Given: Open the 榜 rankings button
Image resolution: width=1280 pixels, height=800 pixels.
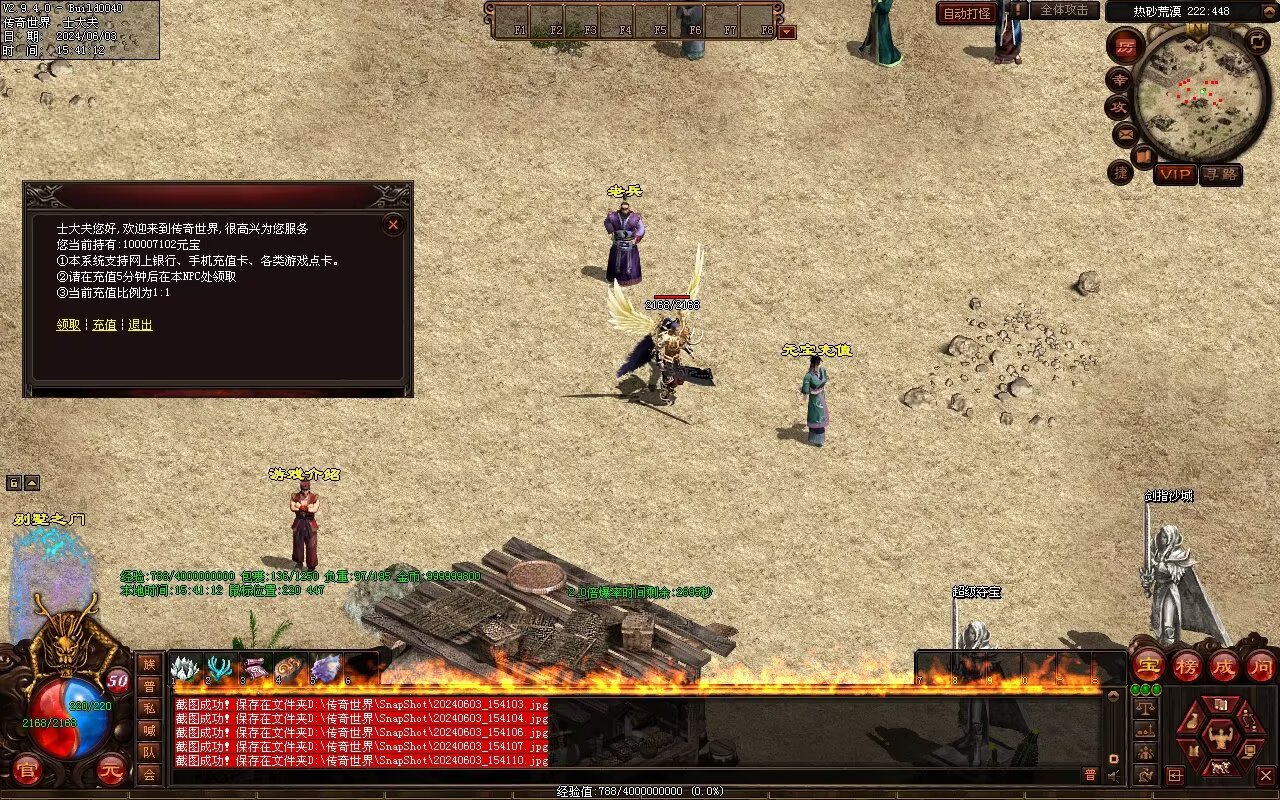Looking at the screenshot, I should pos(1187,665).
